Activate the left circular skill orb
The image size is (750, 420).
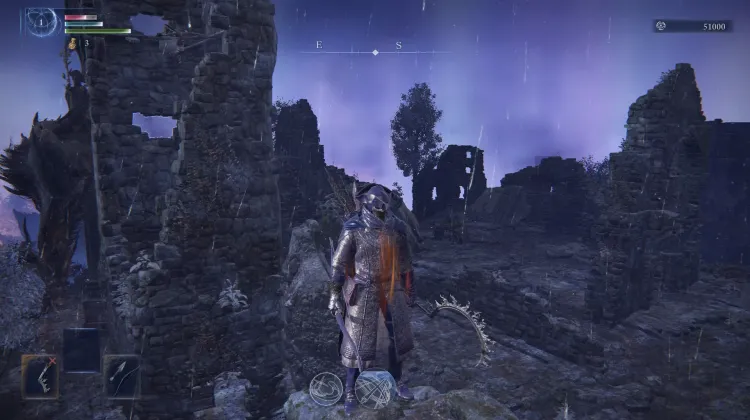pyautogui.click(x=326, y=388)
